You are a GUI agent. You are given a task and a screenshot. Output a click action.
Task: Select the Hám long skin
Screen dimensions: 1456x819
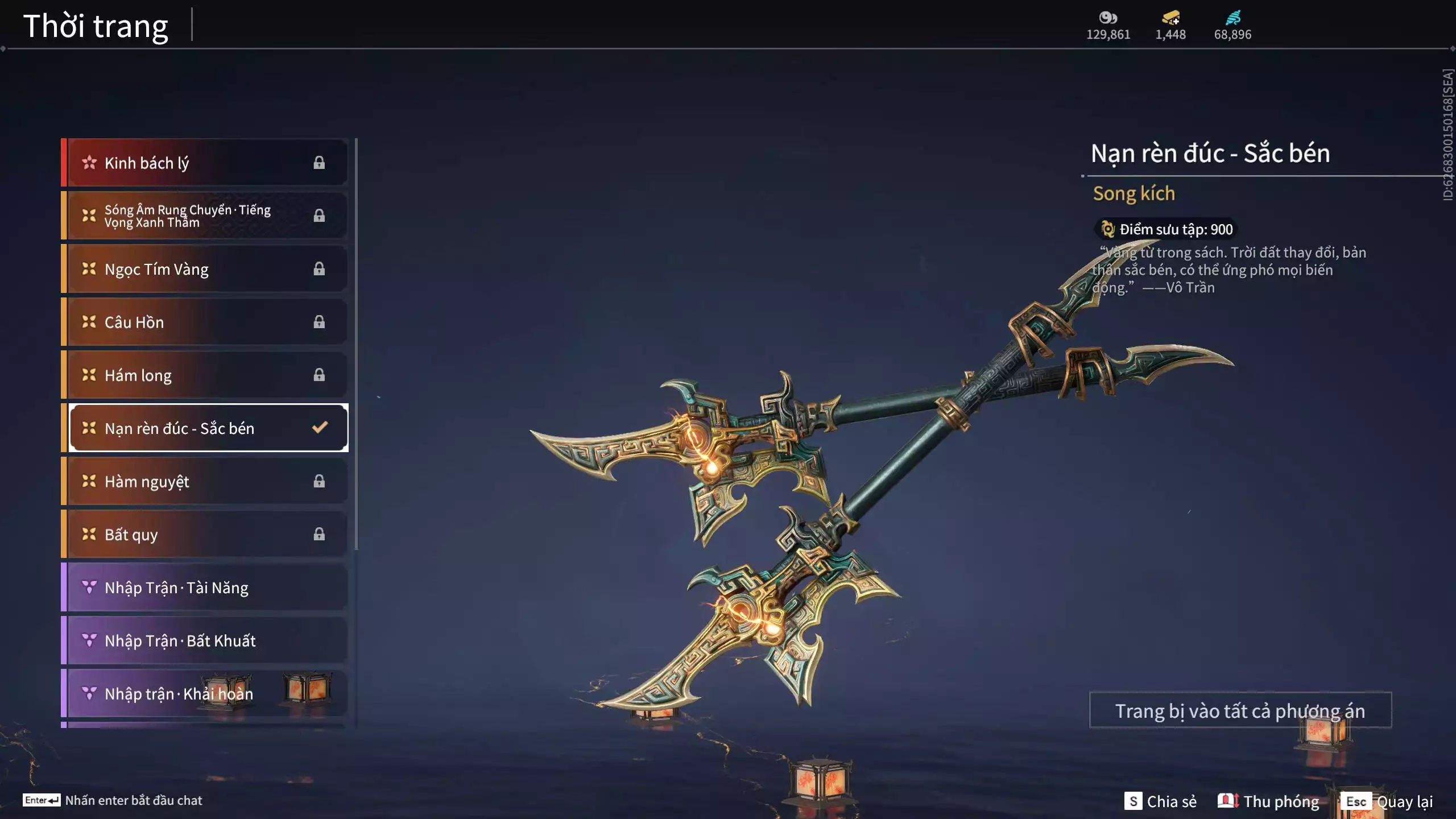point(205,375)
